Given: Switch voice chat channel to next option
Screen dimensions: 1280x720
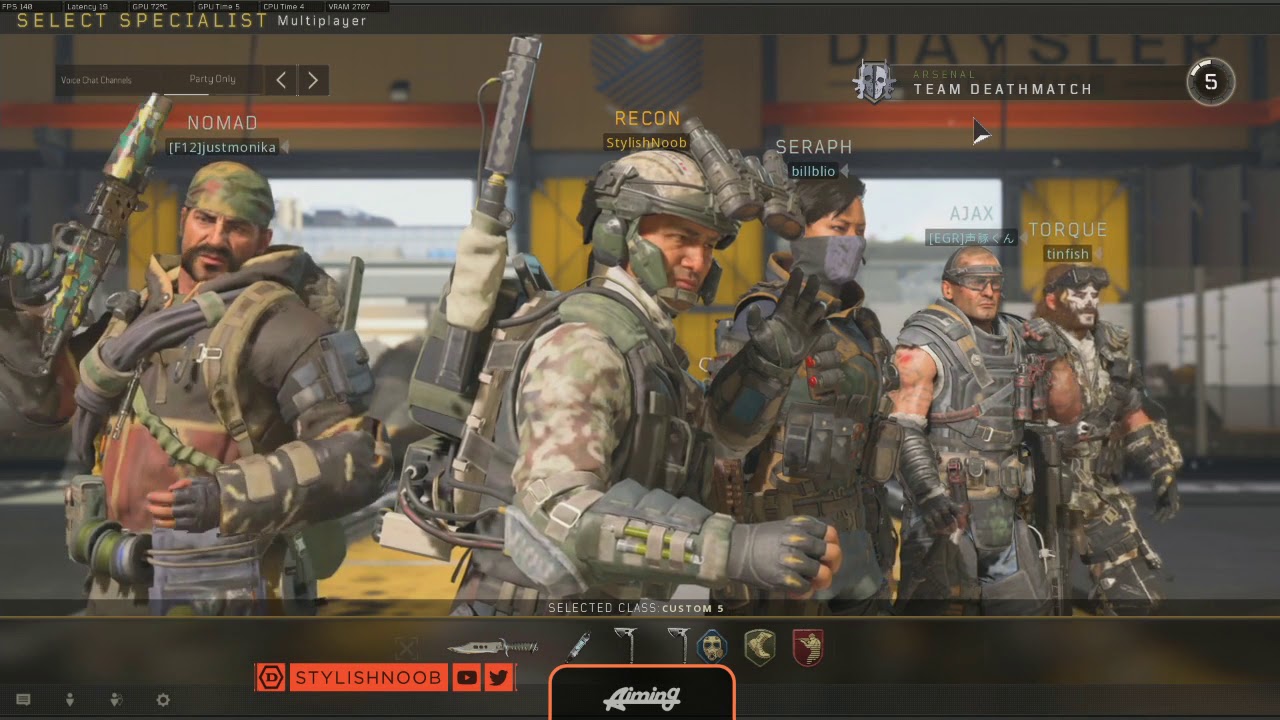Looking at the screenshot, I should tap(313, 80).
